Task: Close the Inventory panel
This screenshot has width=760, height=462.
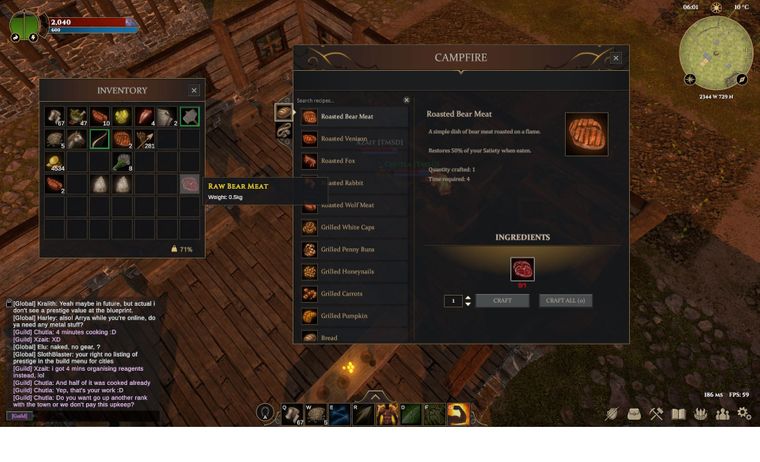Action: click(194, 90)
